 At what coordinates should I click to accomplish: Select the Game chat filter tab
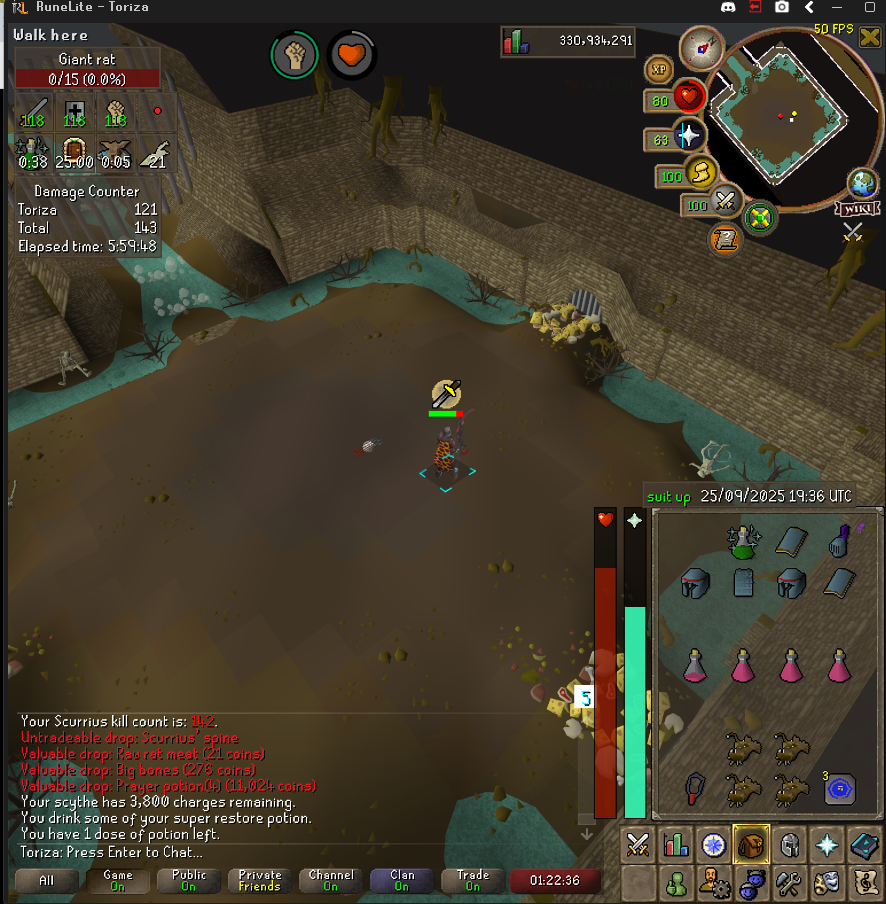coord(118,881)
